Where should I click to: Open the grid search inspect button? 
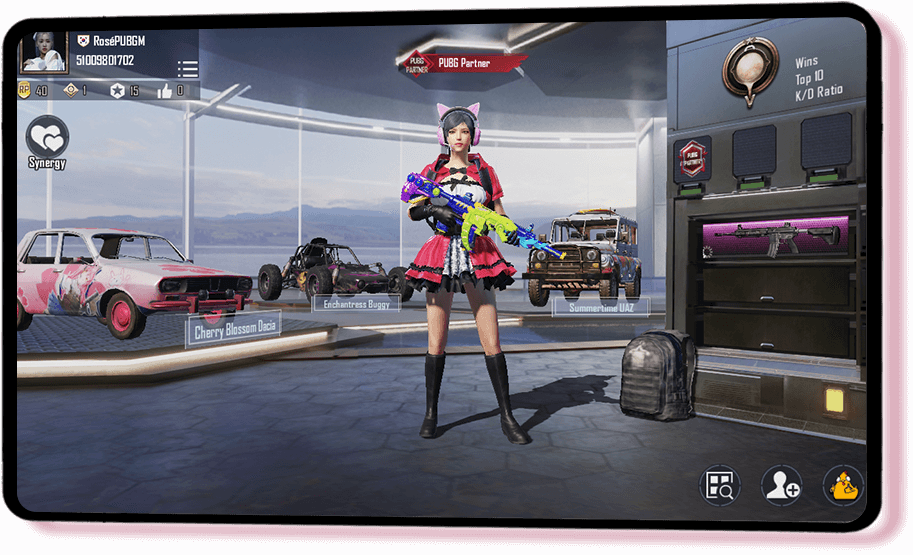(719, 486)
